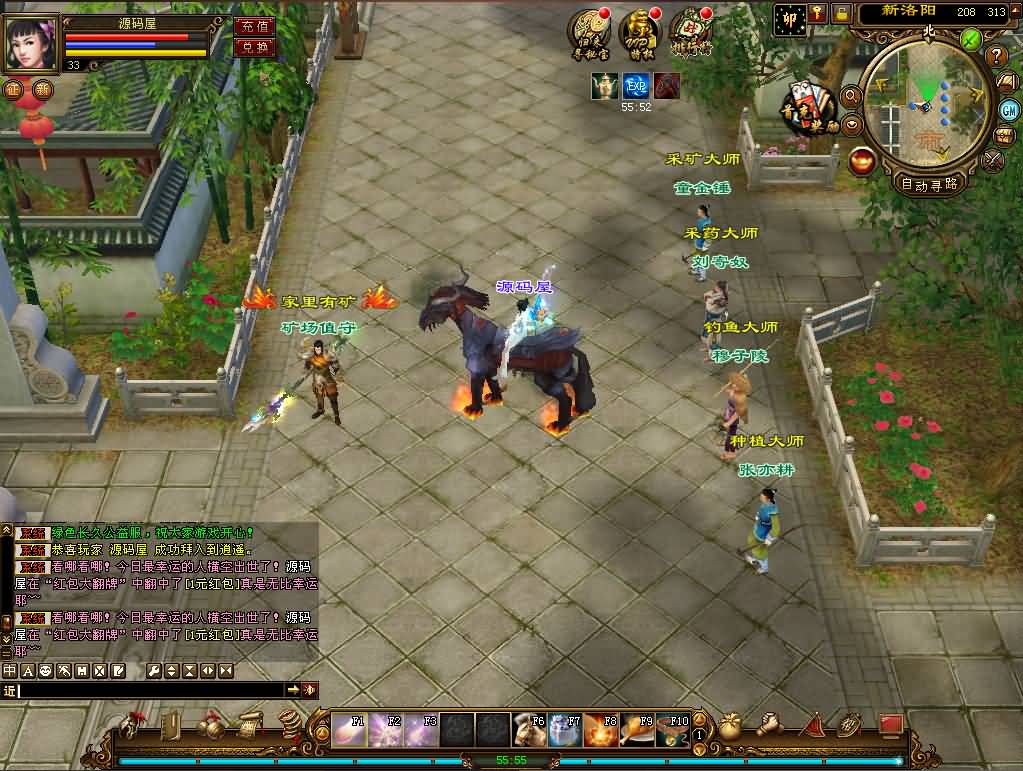Click the 自动寻路 auto-pathfinding button

929,184
